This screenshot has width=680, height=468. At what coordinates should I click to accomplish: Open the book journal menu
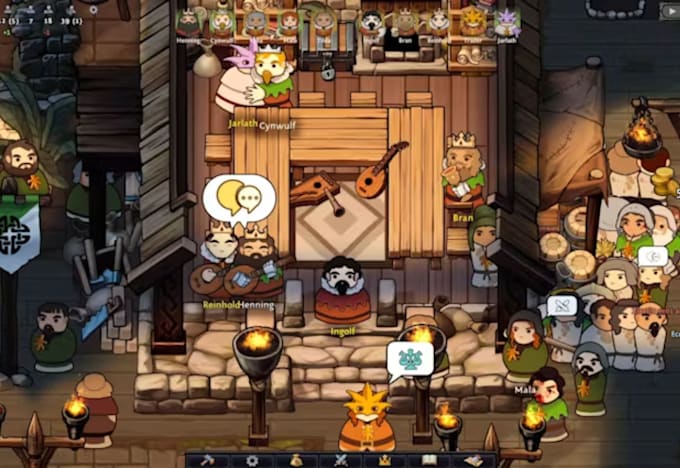coord(427,460)
